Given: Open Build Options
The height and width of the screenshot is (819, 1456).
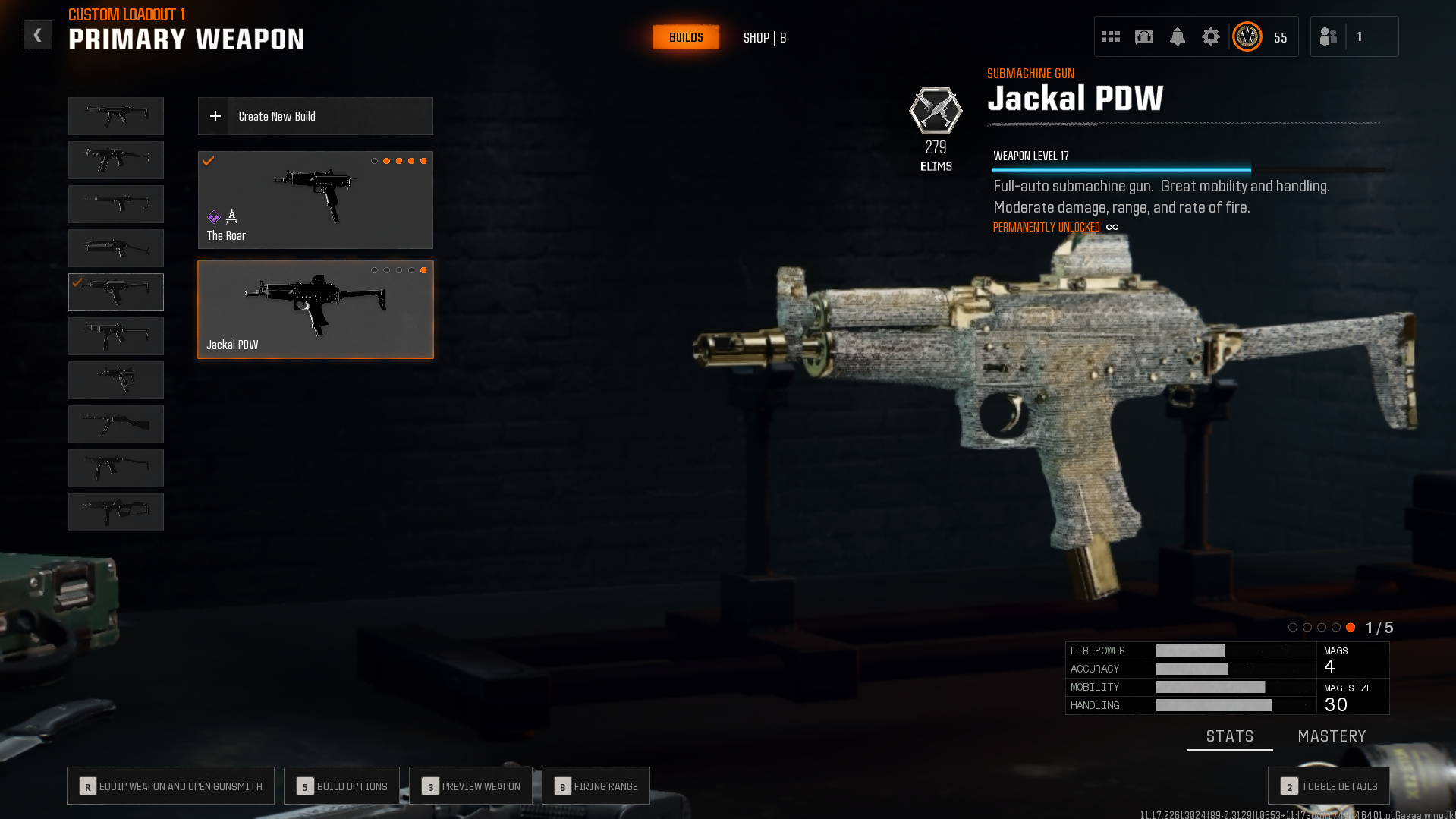Looking at the screenshot, I should 341,786.
